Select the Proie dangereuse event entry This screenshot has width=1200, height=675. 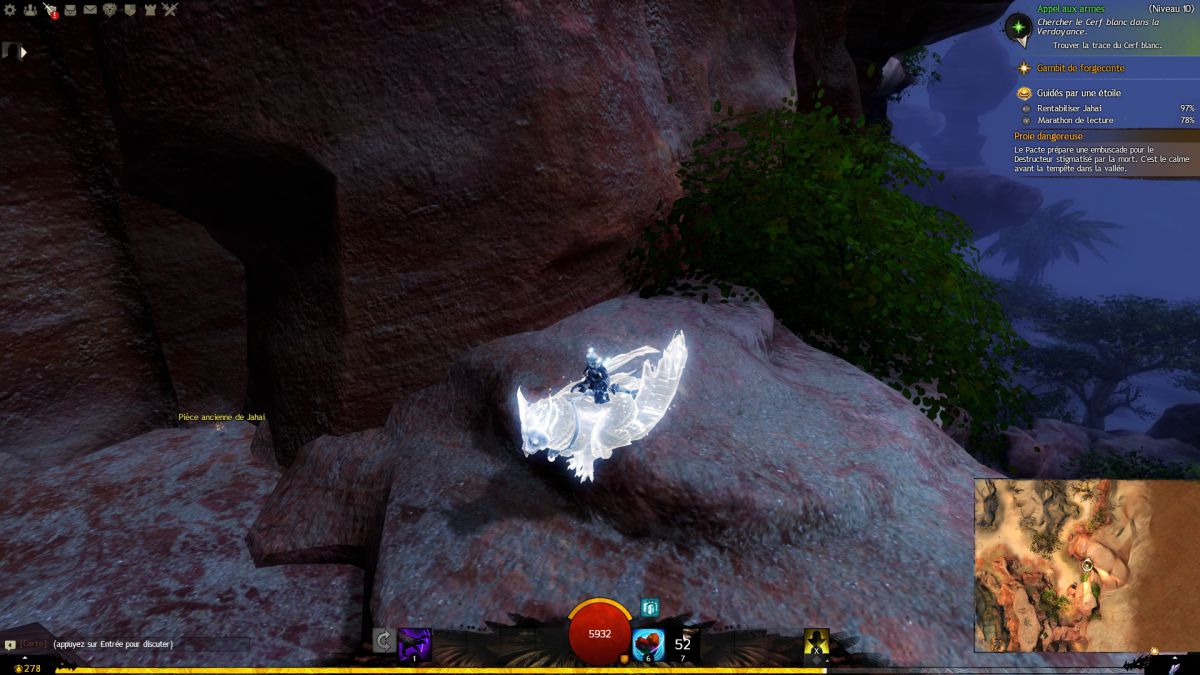[x=1050, y=136]
